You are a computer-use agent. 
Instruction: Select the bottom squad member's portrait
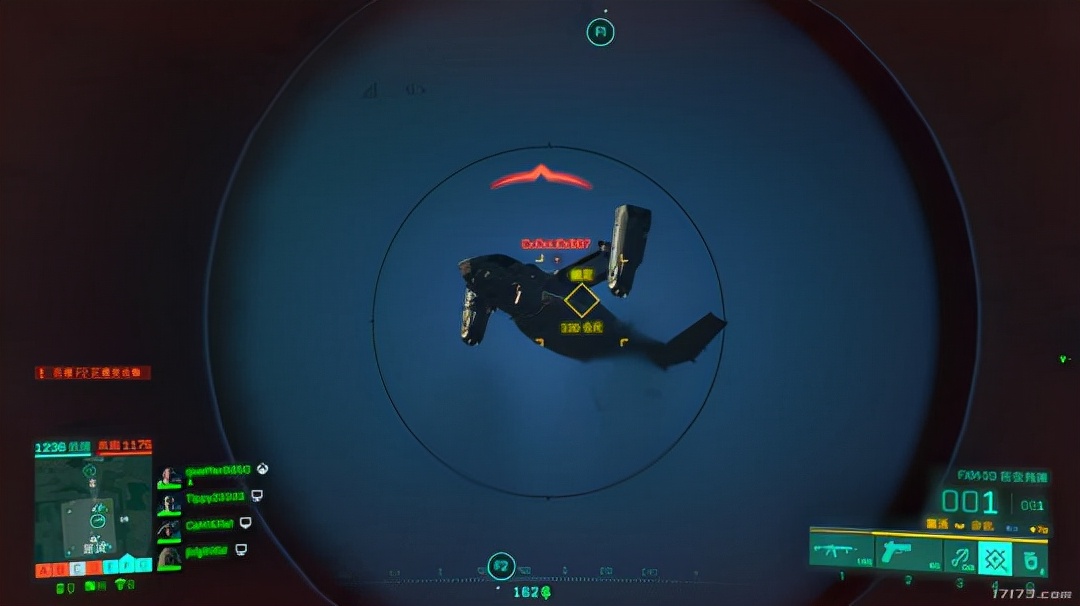[x=170, y=556]
